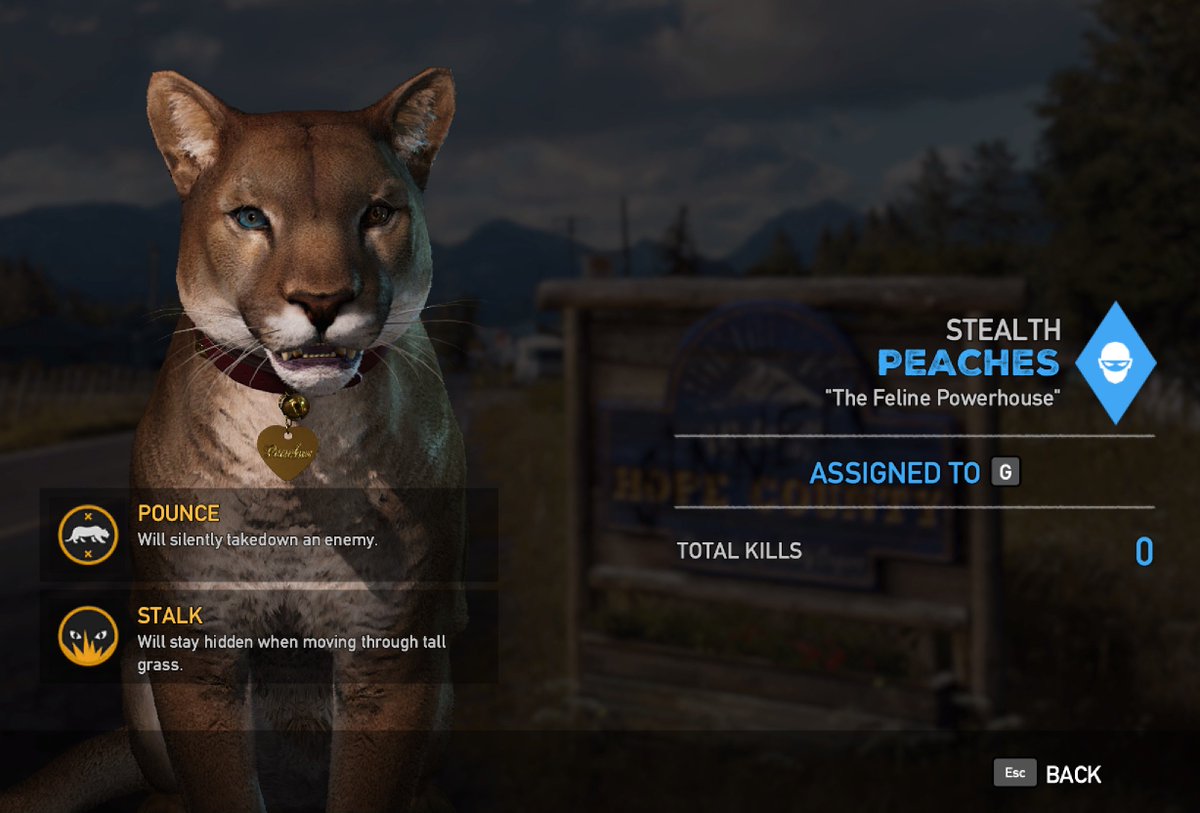Image resolution: width=1200 pixels, height=813 pixels.
Task: Click the Stalk eyes-in-grass icon
Action: tap(88, 637)
